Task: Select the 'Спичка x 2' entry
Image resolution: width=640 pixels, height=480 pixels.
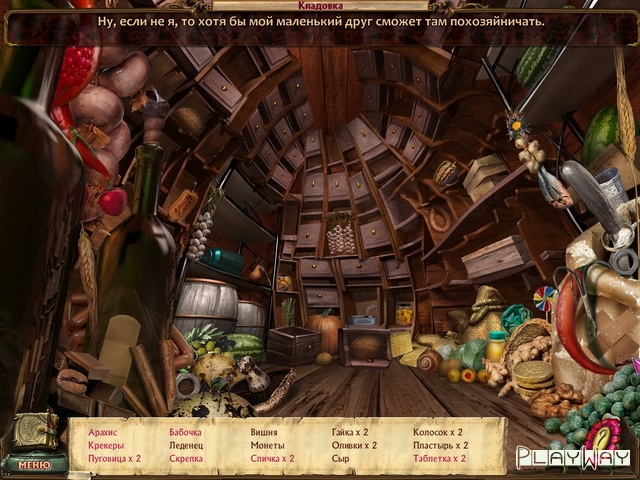Action: point(272,458)
